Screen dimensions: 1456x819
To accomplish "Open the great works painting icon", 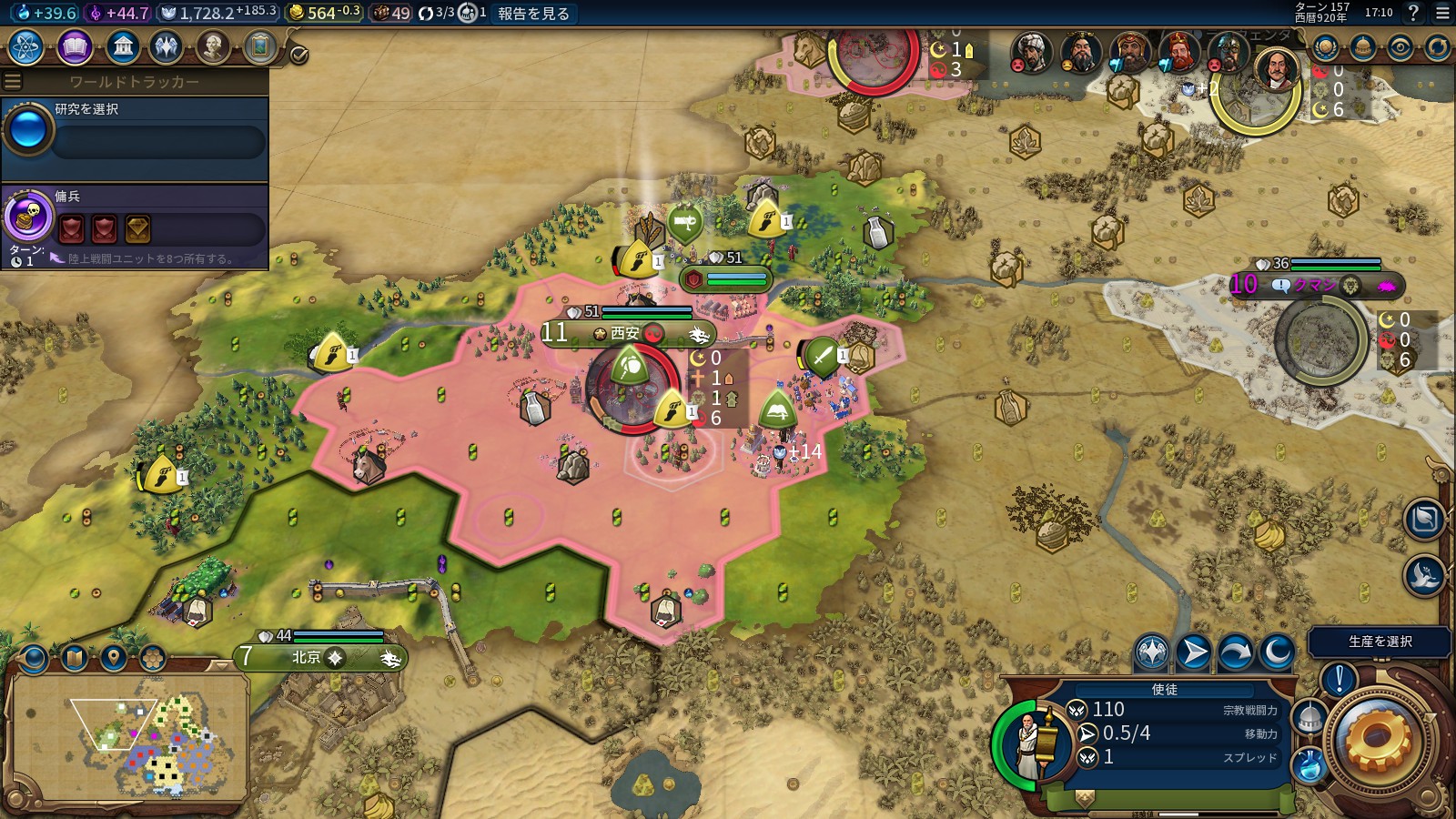I will tap(260, 47).
